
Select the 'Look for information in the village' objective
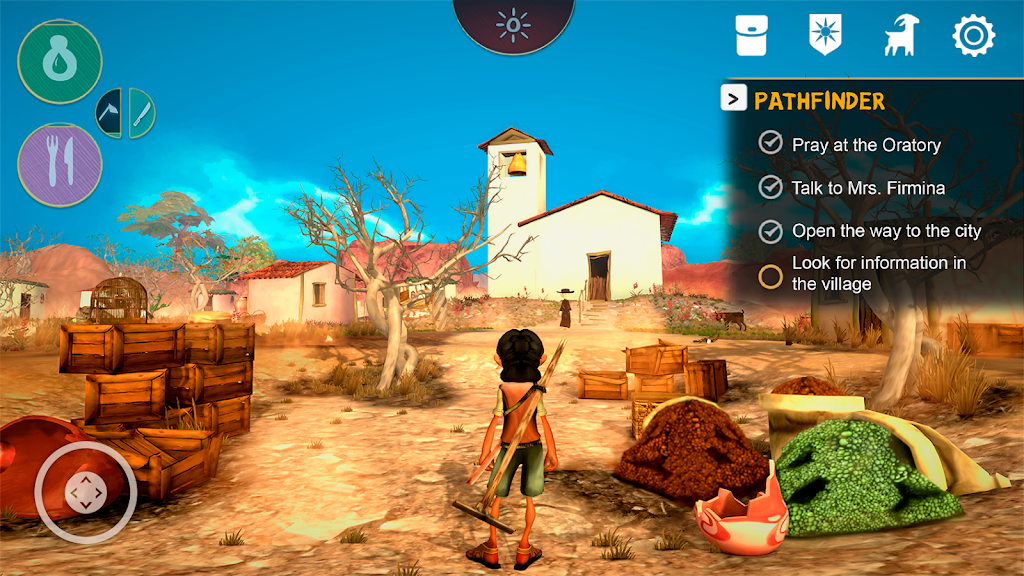tap(878, 273)
